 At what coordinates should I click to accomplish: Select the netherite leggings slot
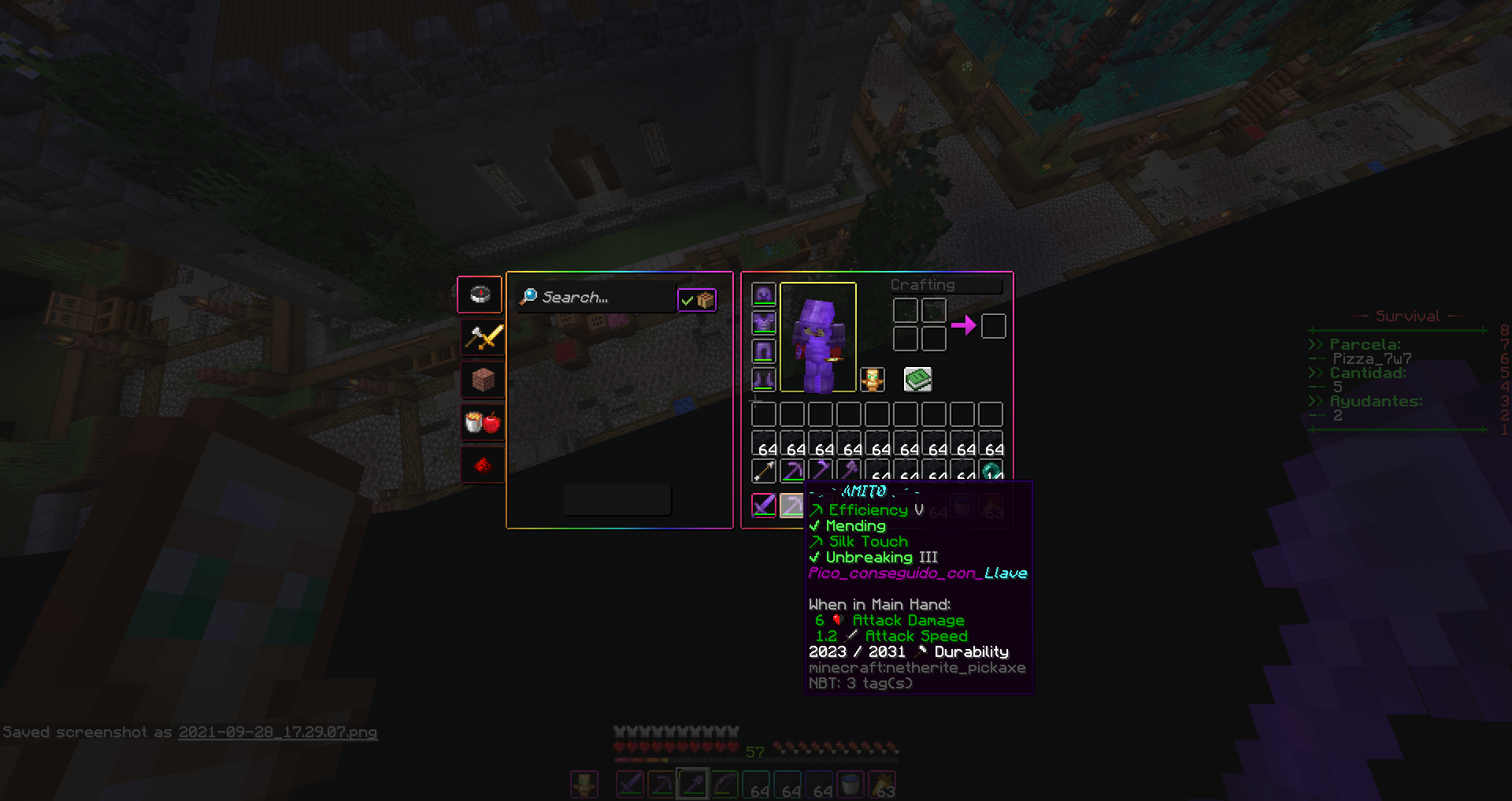click(x=764, y=351)
